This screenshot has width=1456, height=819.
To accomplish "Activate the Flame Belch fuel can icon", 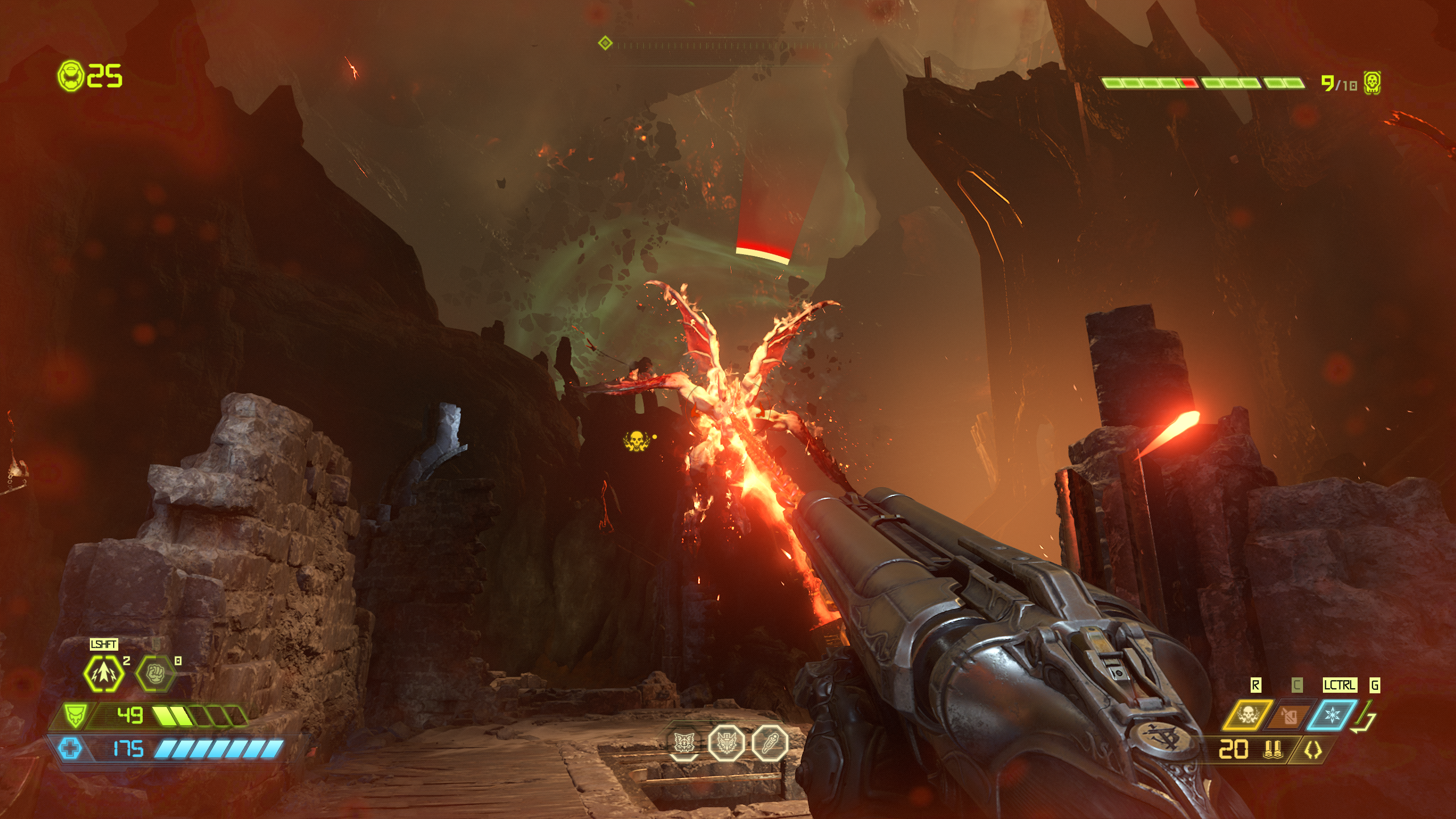I will click(x=1290, y=715).
